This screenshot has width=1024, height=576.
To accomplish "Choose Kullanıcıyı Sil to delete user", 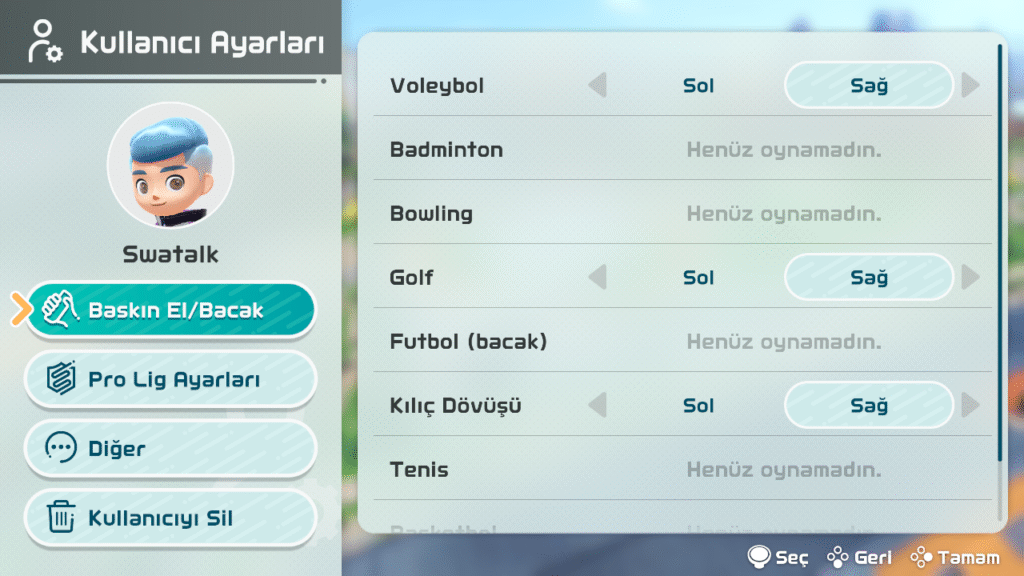I will point(170,518).
